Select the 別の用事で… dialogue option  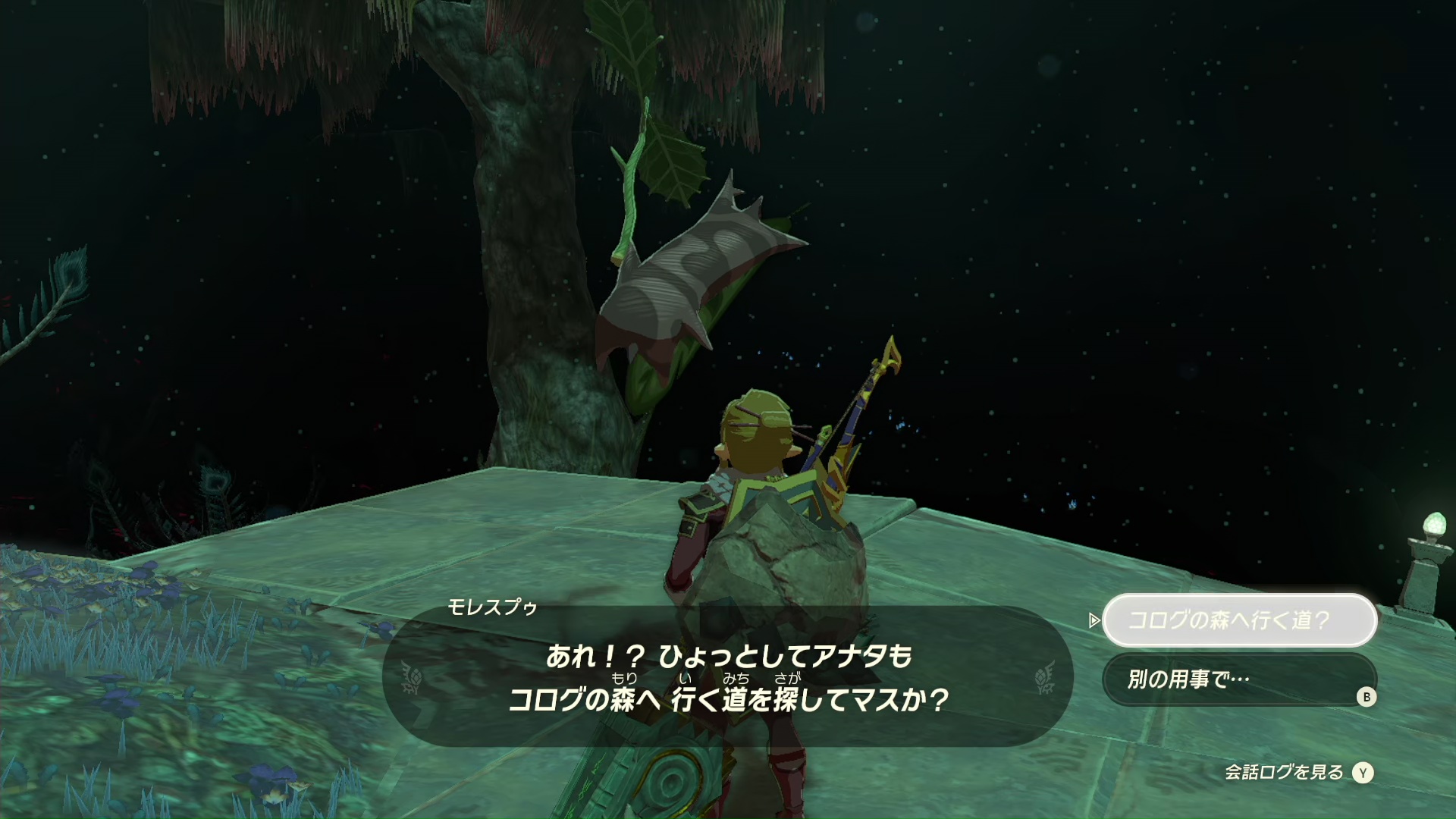[1238, 679]
